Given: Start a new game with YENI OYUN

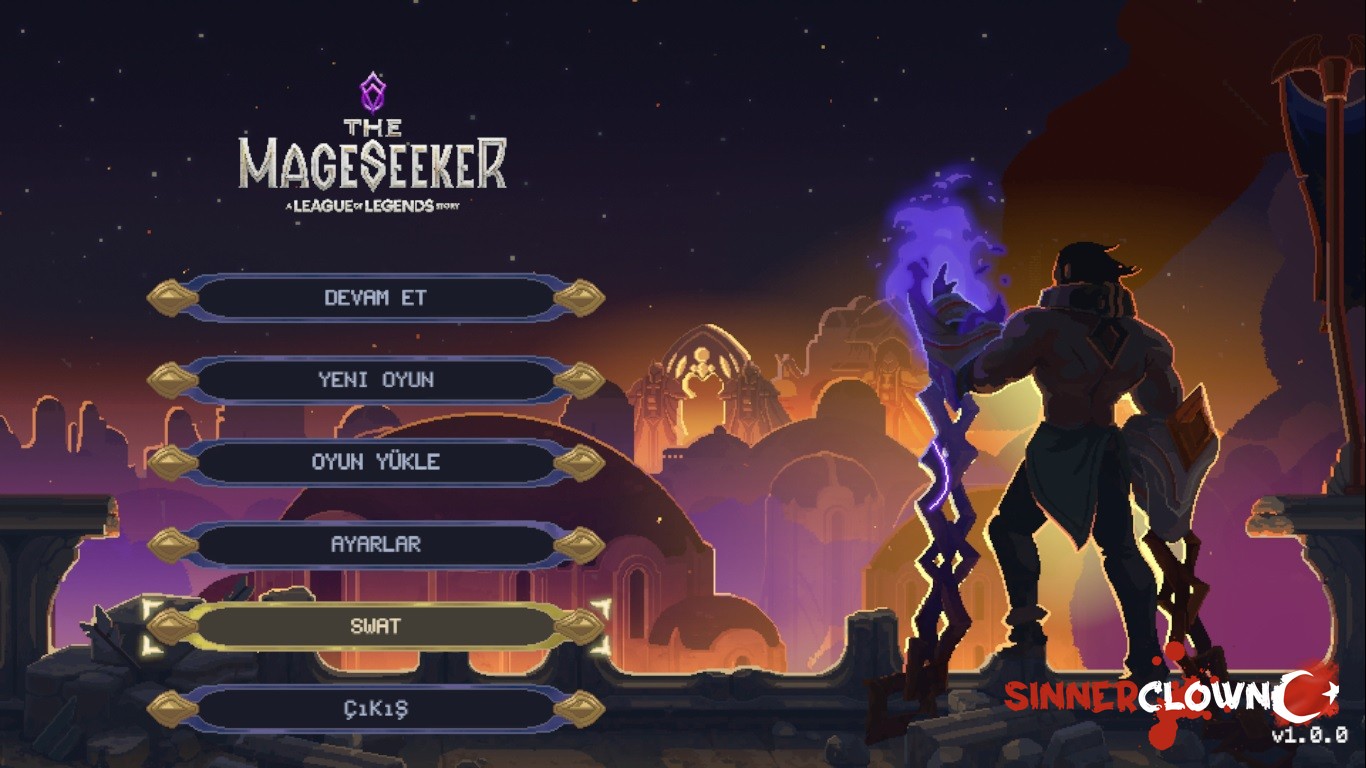Looking at the screenshot, I should pos(375,380).
